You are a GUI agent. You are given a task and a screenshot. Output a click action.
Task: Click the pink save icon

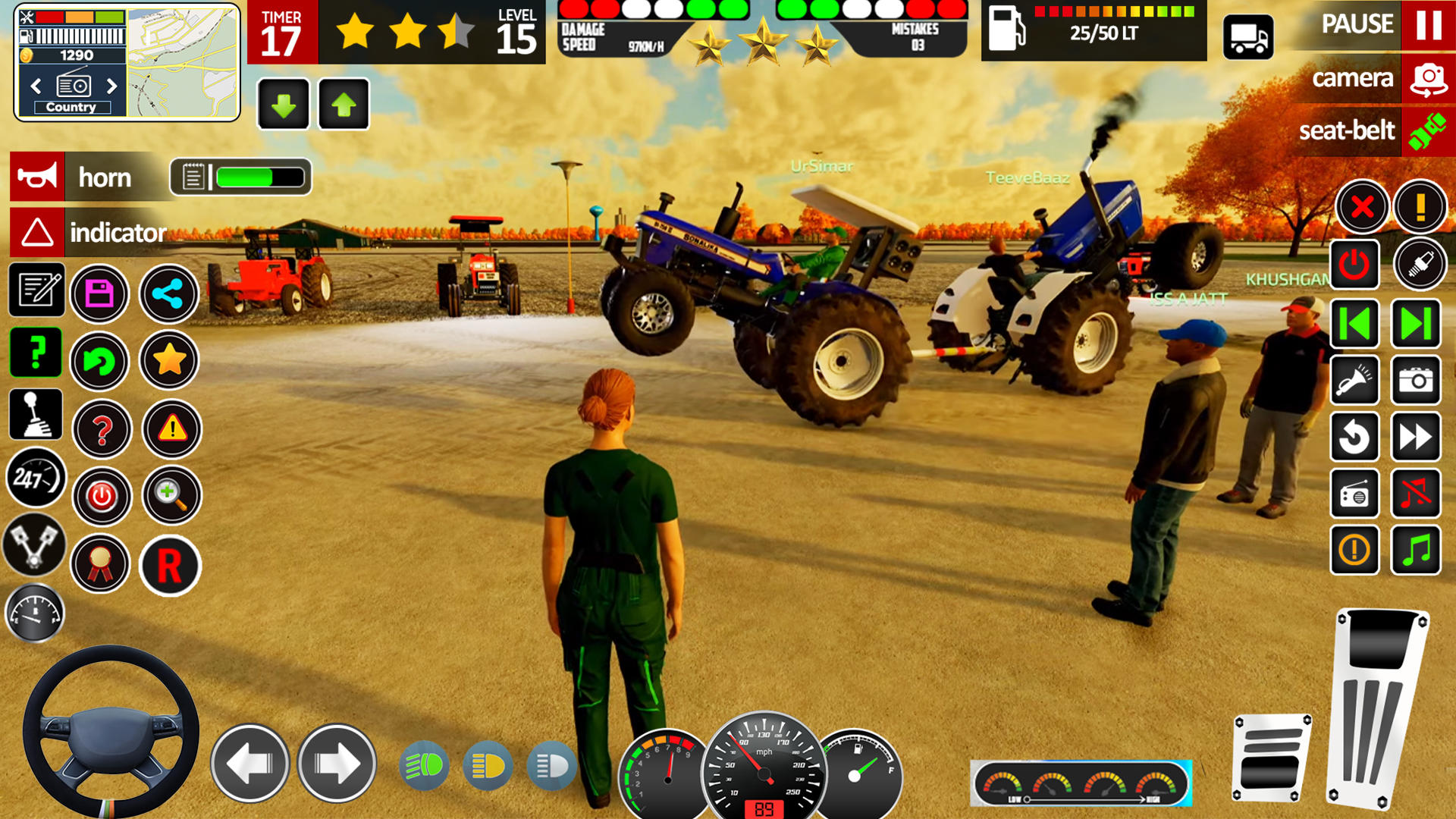coord(101,294)
